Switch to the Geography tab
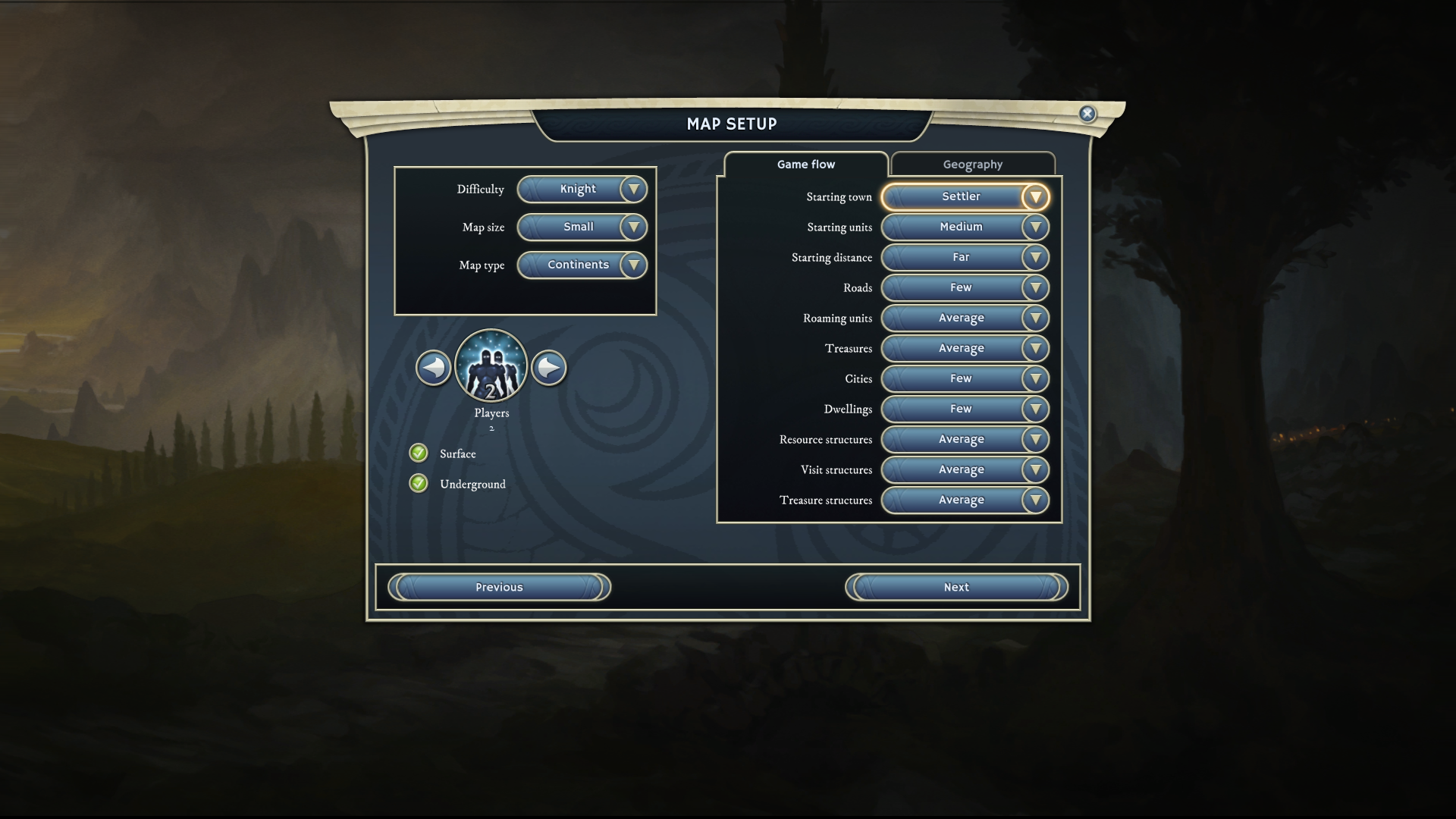 pos(972,165)
